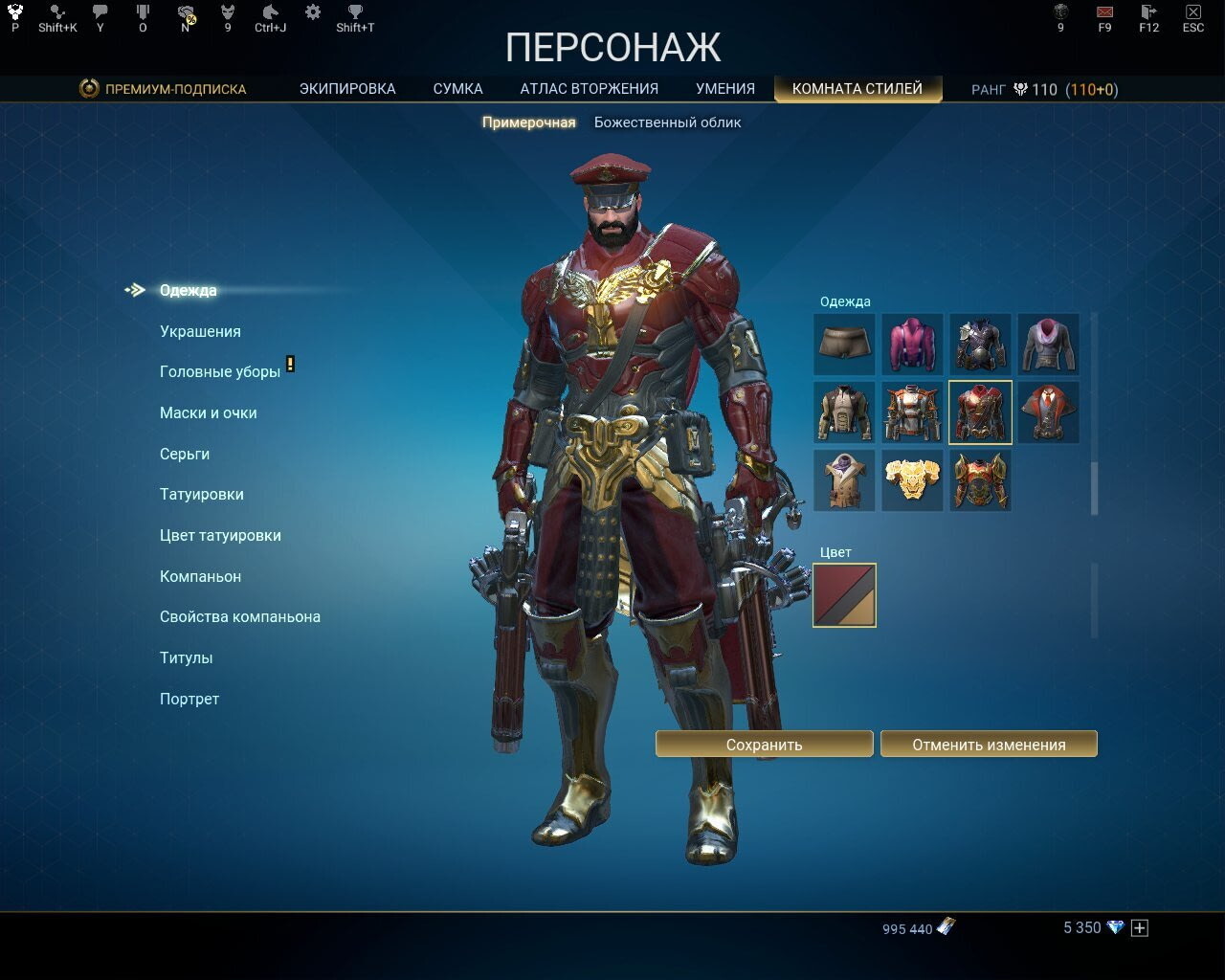Select the horse mount icon (Ctrl+J)

click(270, 13)
